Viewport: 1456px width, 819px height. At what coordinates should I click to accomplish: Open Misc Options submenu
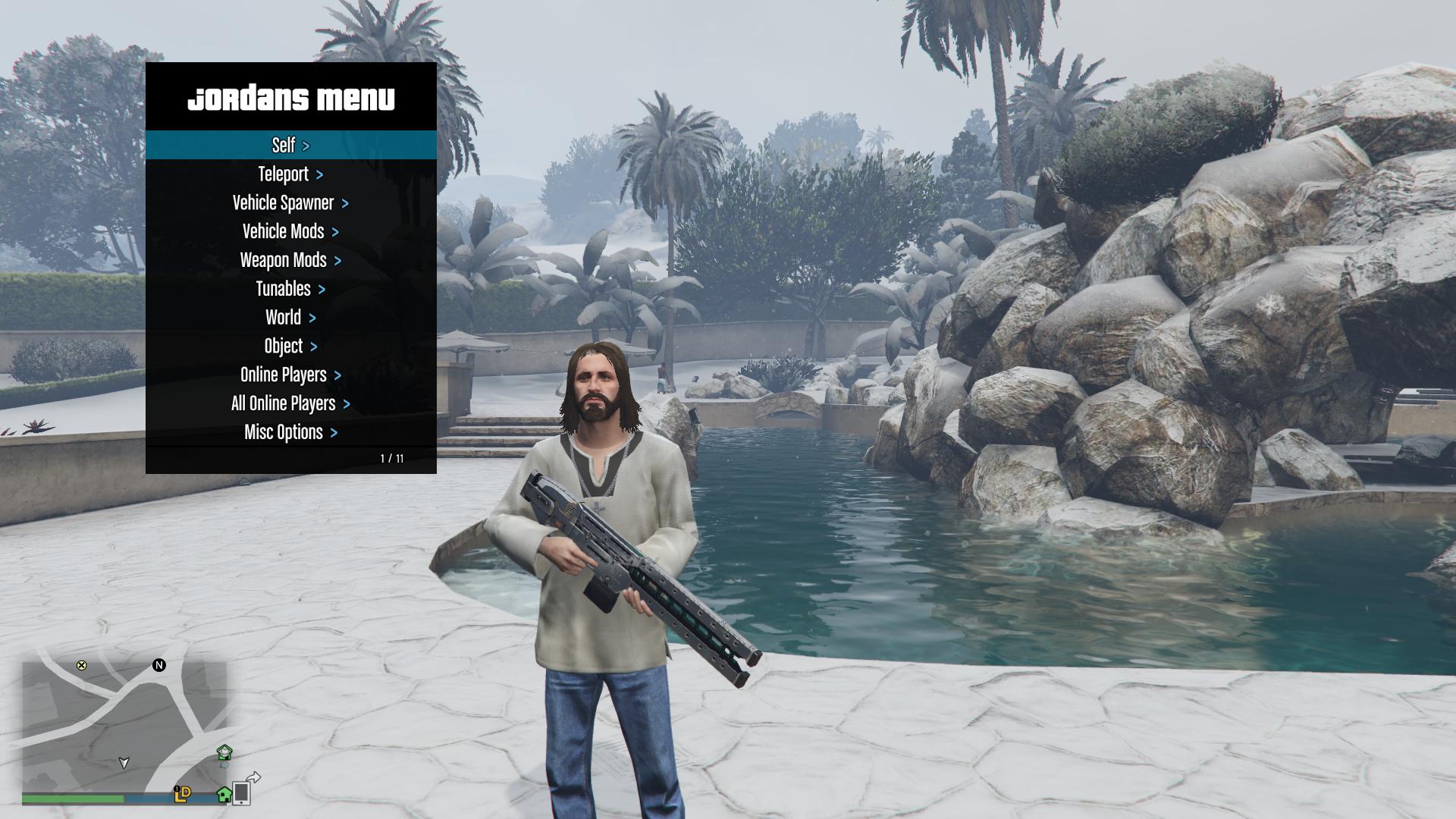tap(290, 432)
